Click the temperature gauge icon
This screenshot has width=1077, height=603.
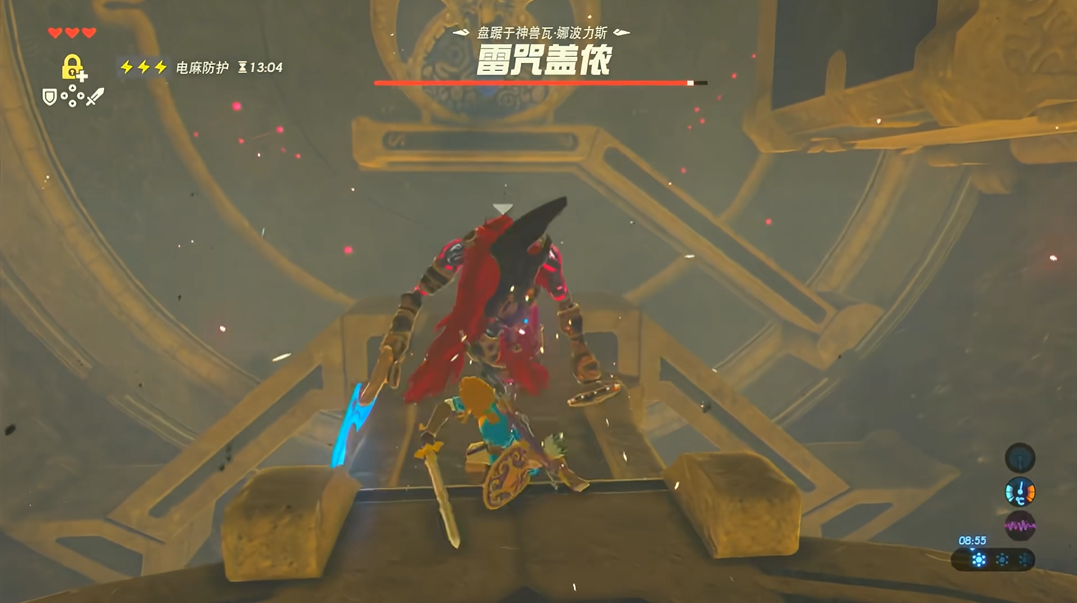(1020, 491)
